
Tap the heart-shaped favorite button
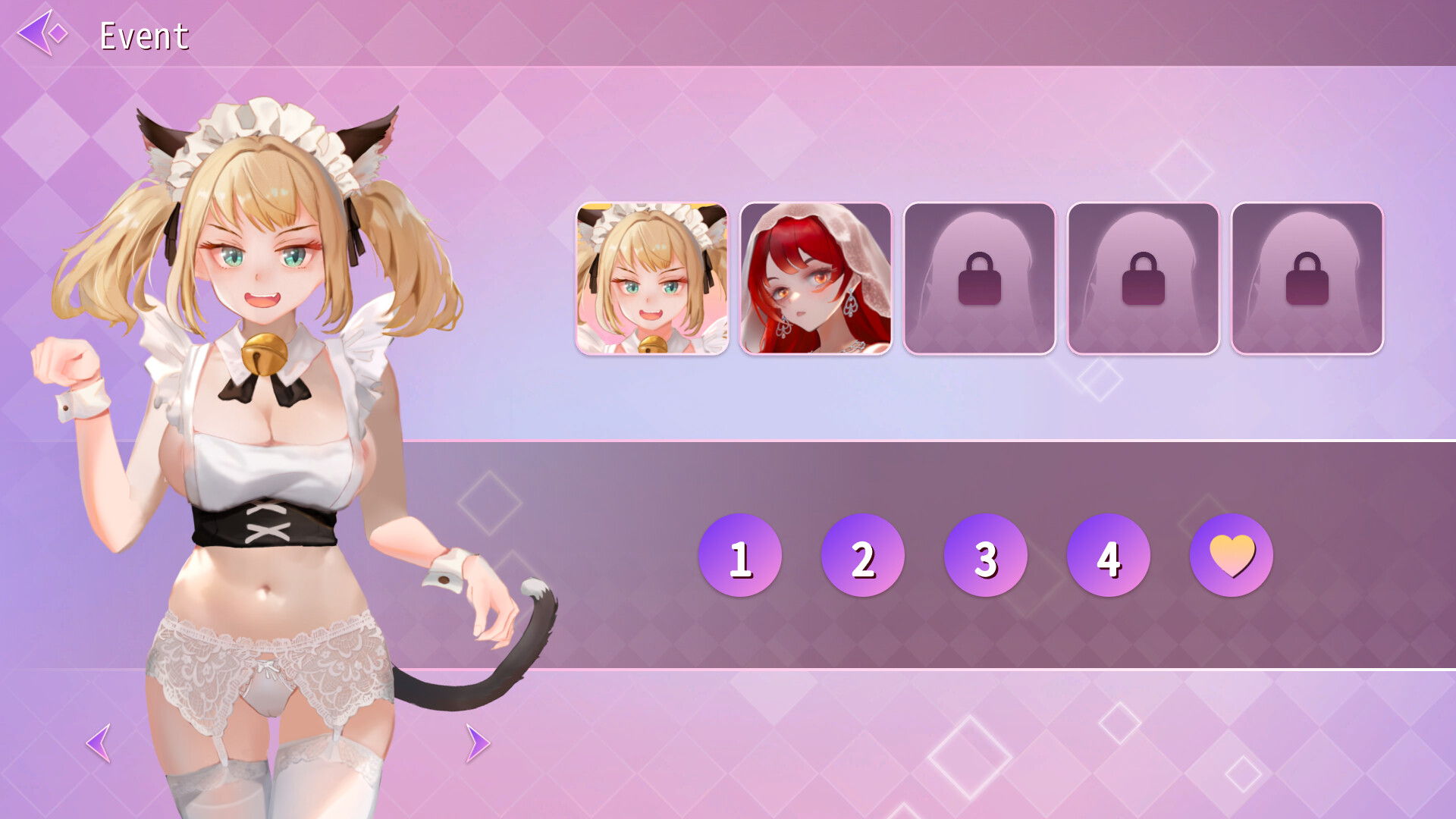1231,554
